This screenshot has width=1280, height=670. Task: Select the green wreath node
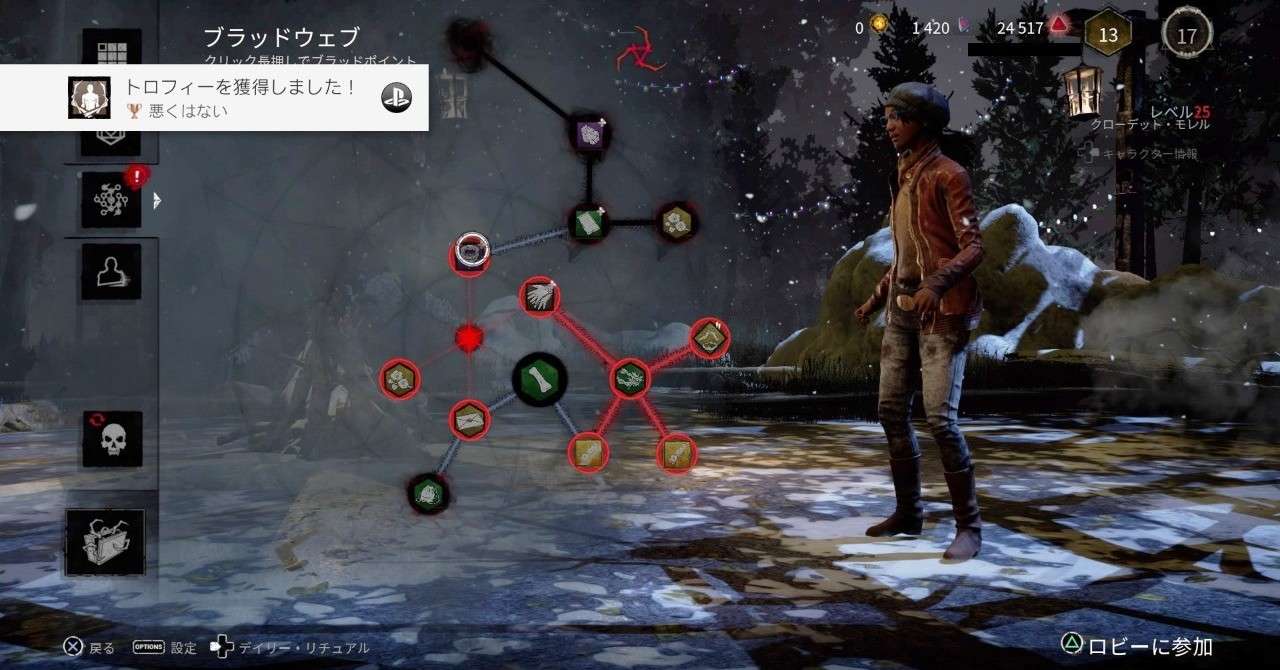630,377
